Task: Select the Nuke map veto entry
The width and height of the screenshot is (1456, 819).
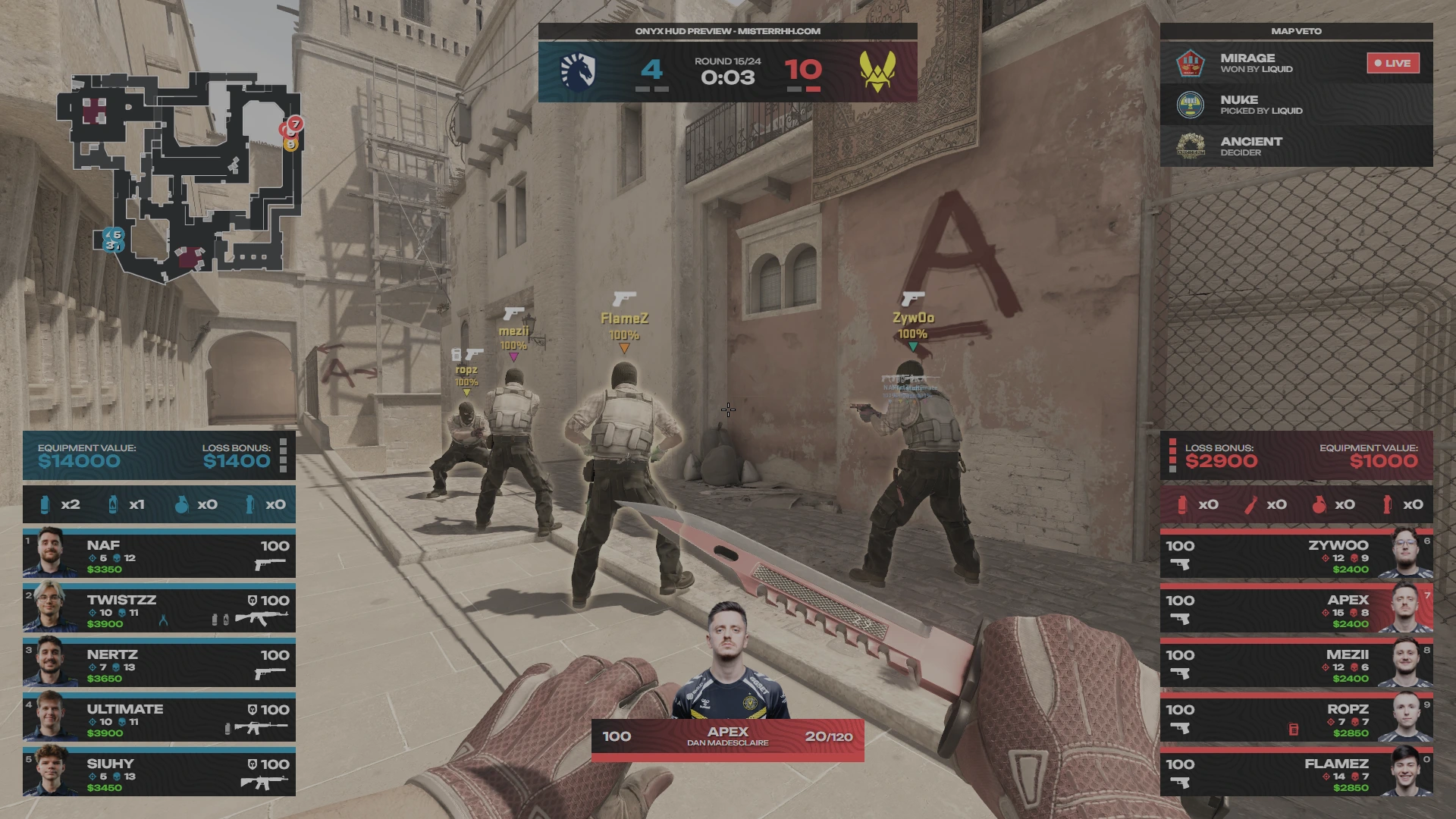Action: click(x=1296, y=105)
